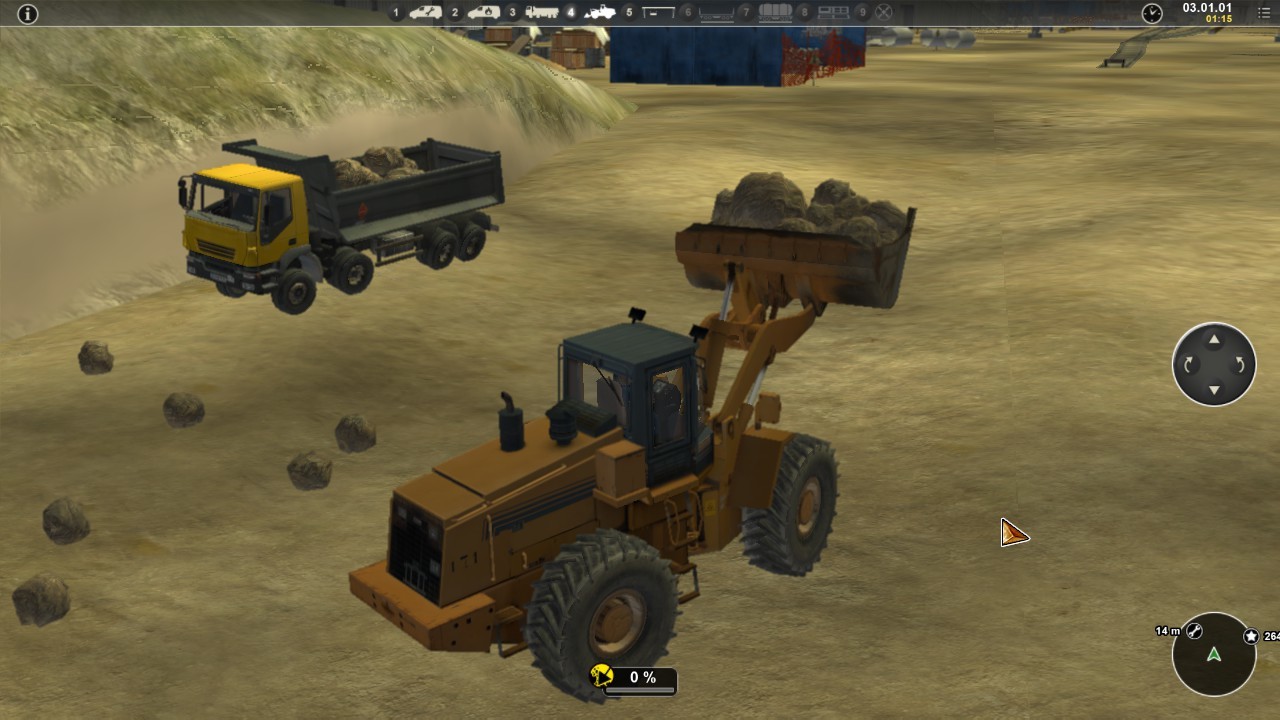Select vehicle 4, the wheel loader
Screen dimensions: 1280x720
tap(599, 13)
